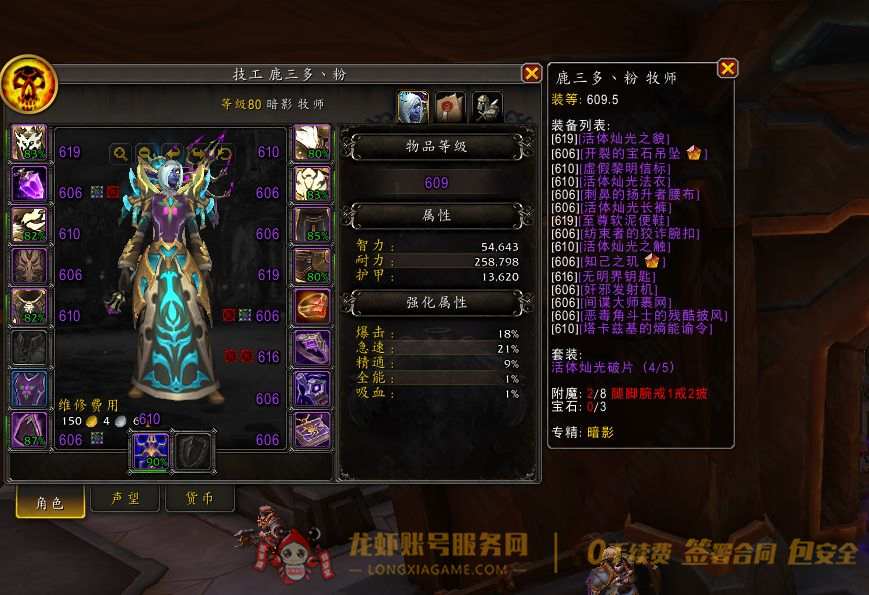The height and width of the screenshot is (595, 869).
Task: Select the red gem ring slot
Action: [x=312, y=307]
